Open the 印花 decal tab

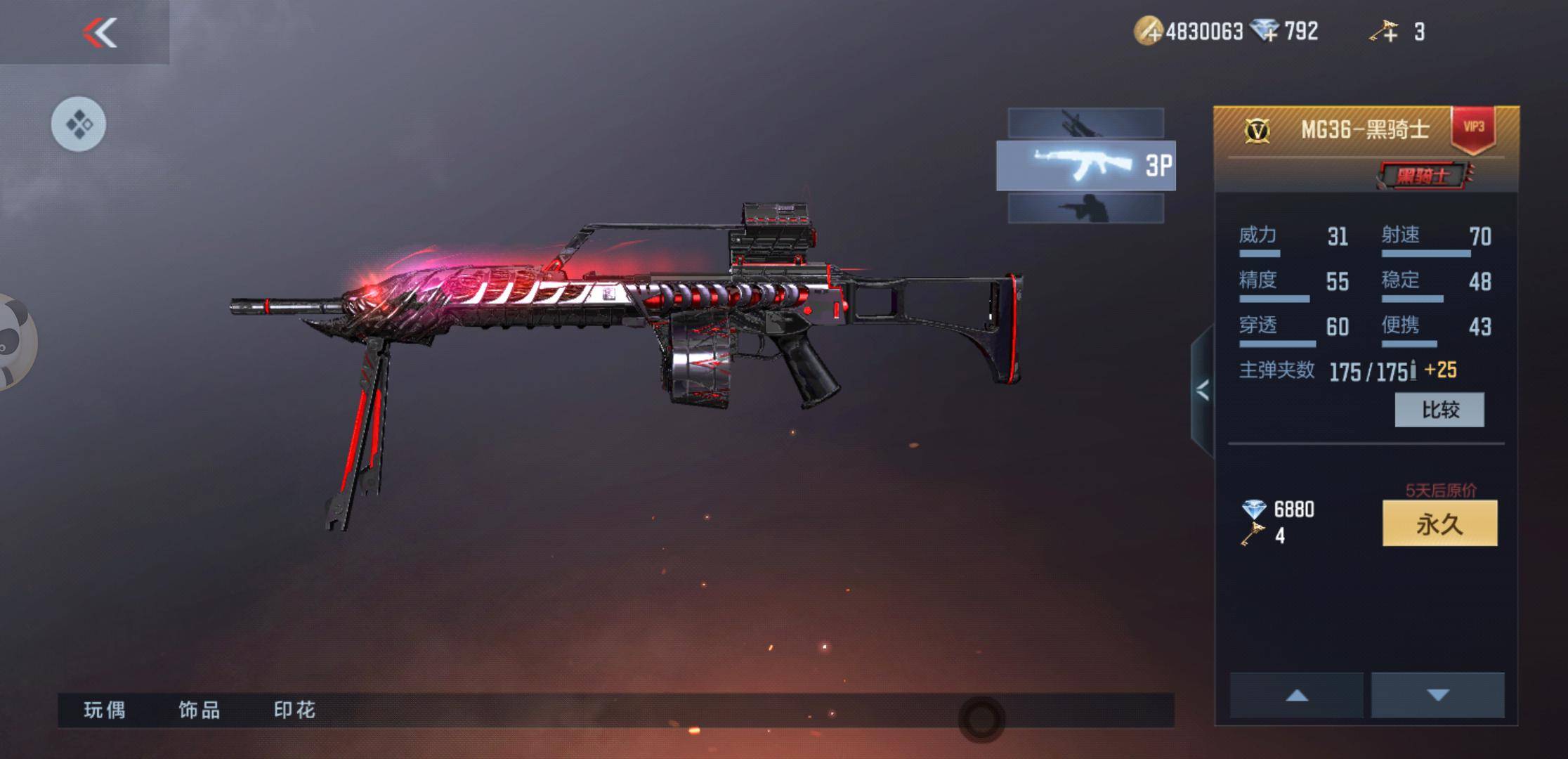(294, 711)
